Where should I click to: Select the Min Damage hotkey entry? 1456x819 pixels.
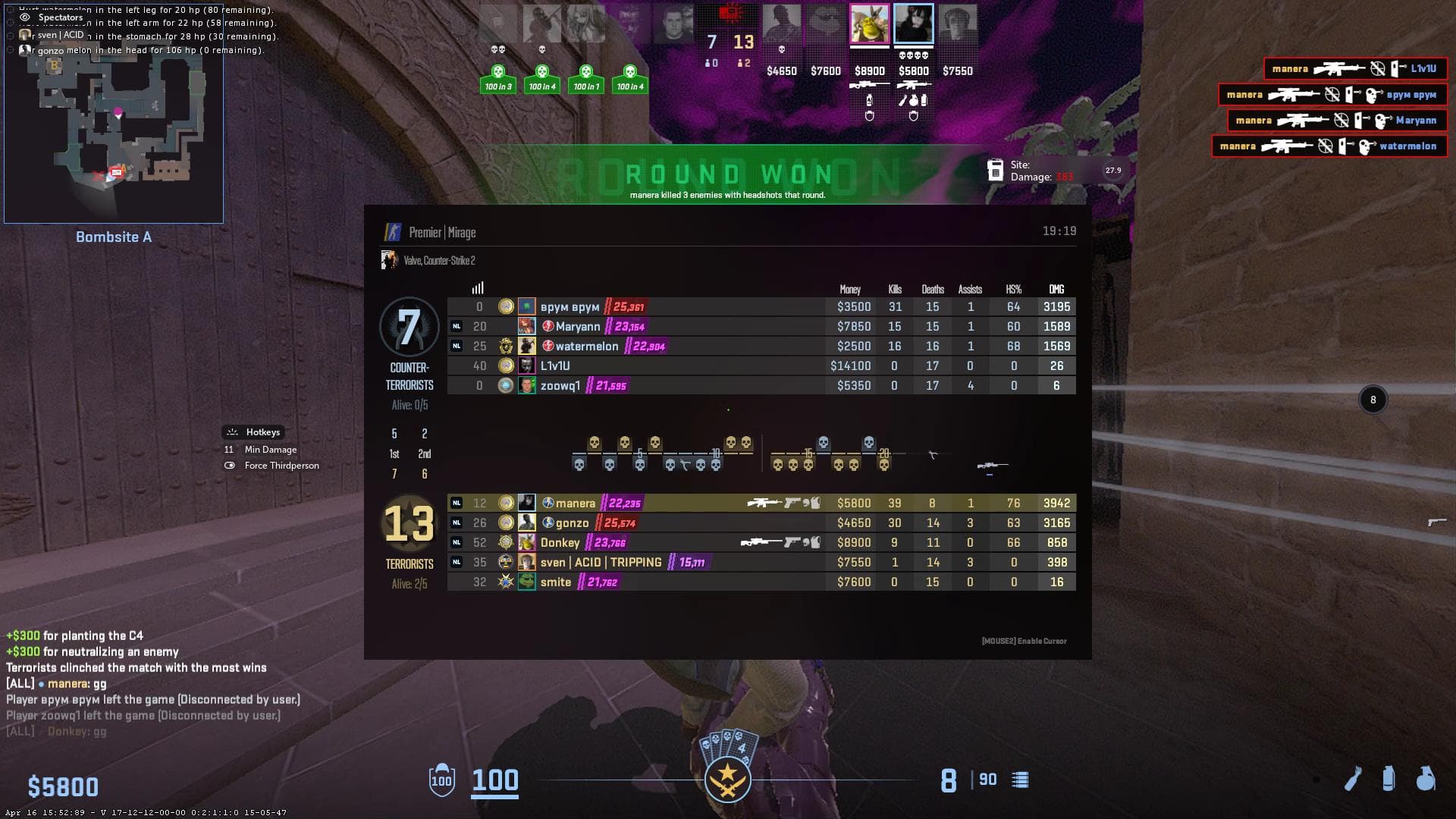point(270,450)
